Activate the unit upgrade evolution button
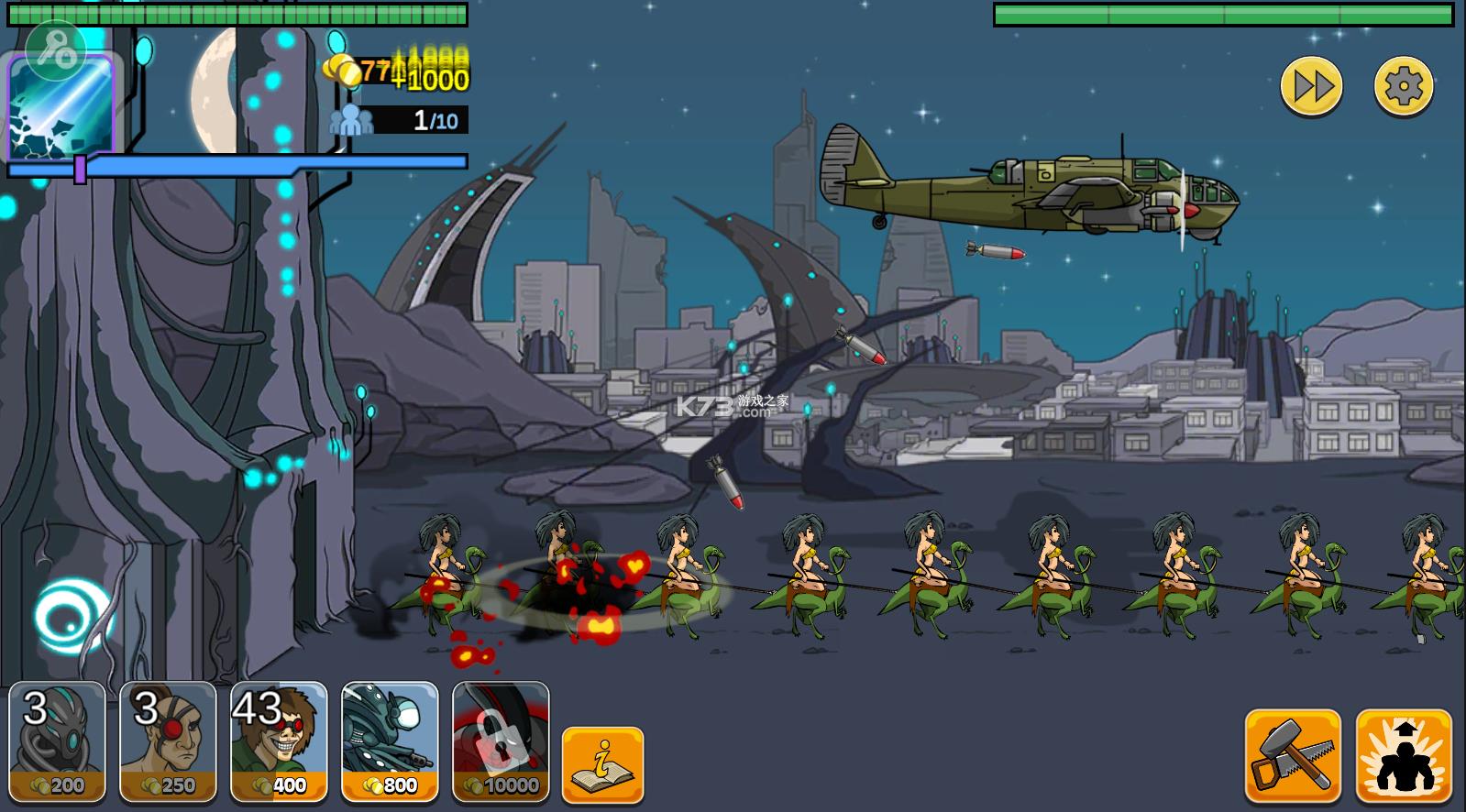 coord(1404,756)
